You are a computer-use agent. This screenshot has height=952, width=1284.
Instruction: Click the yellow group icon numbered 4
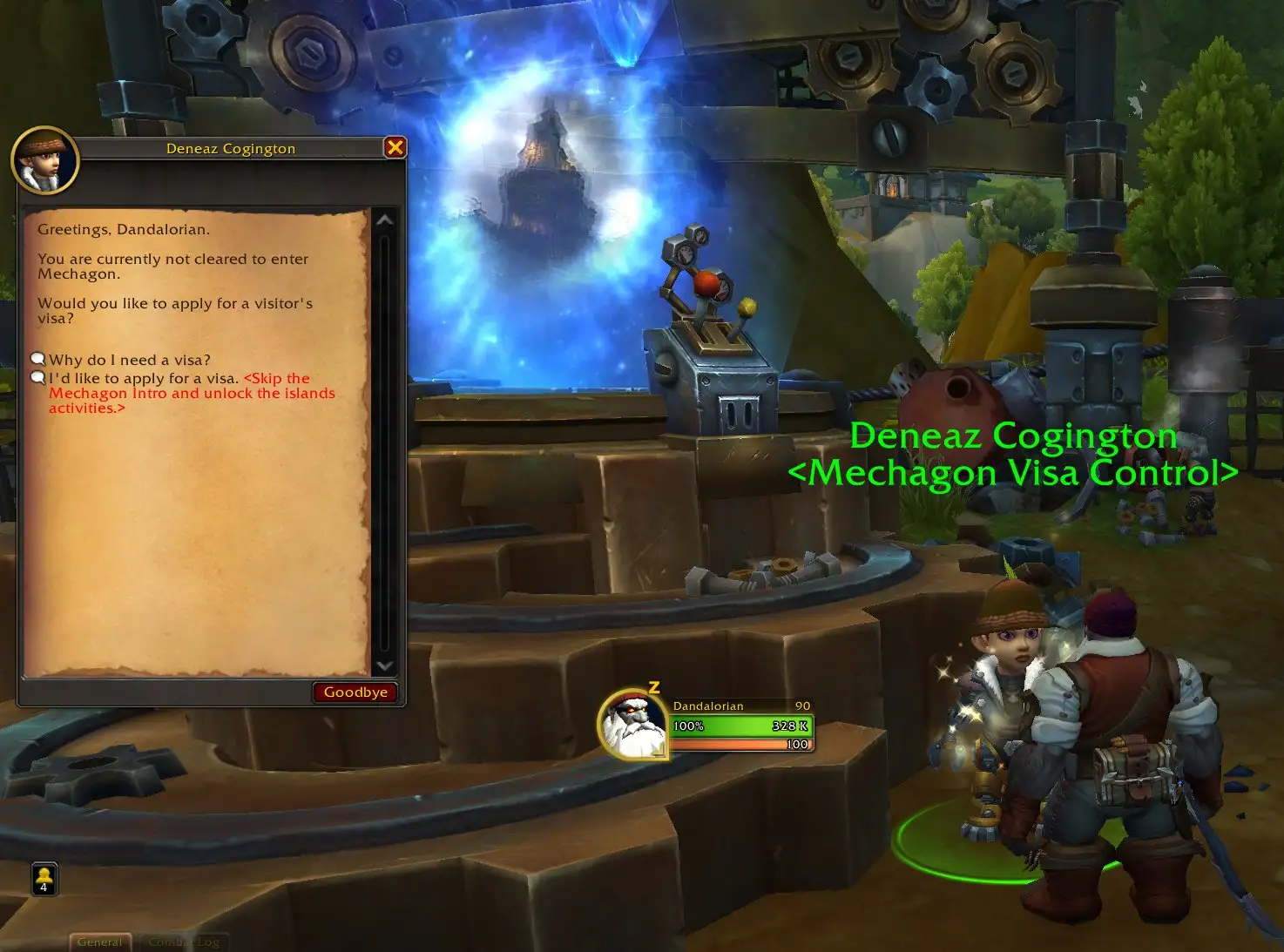pos(44,878)
